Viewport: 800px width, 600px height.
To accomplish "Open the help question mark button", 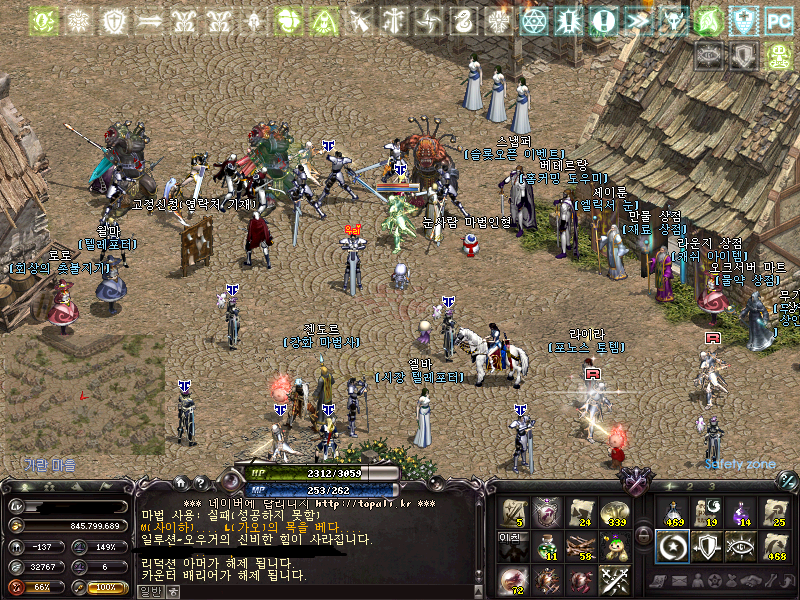I will click(200, 482).
